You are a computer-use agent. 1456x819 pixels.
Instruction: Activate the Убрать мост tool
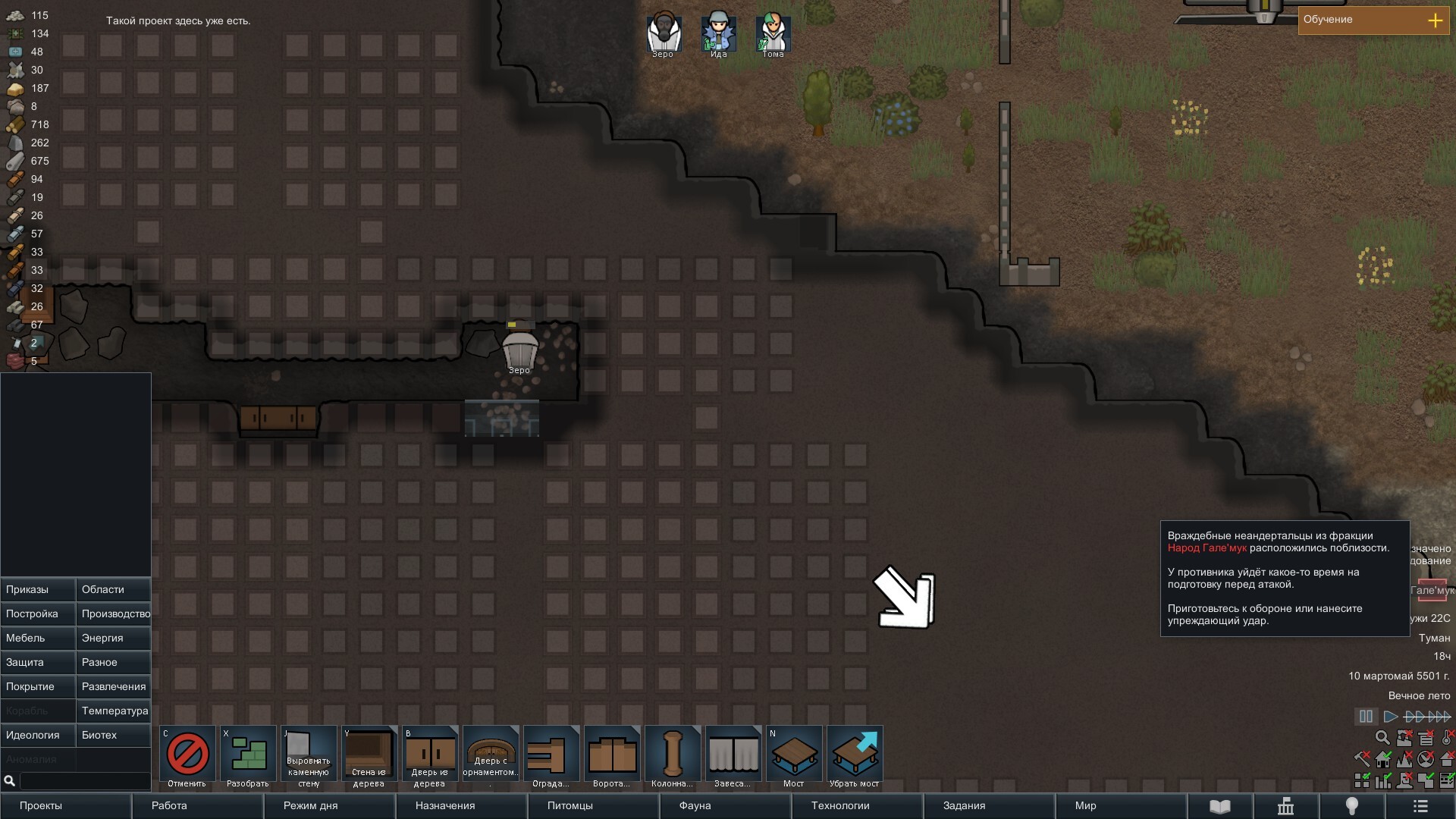(x=855, y=755)
